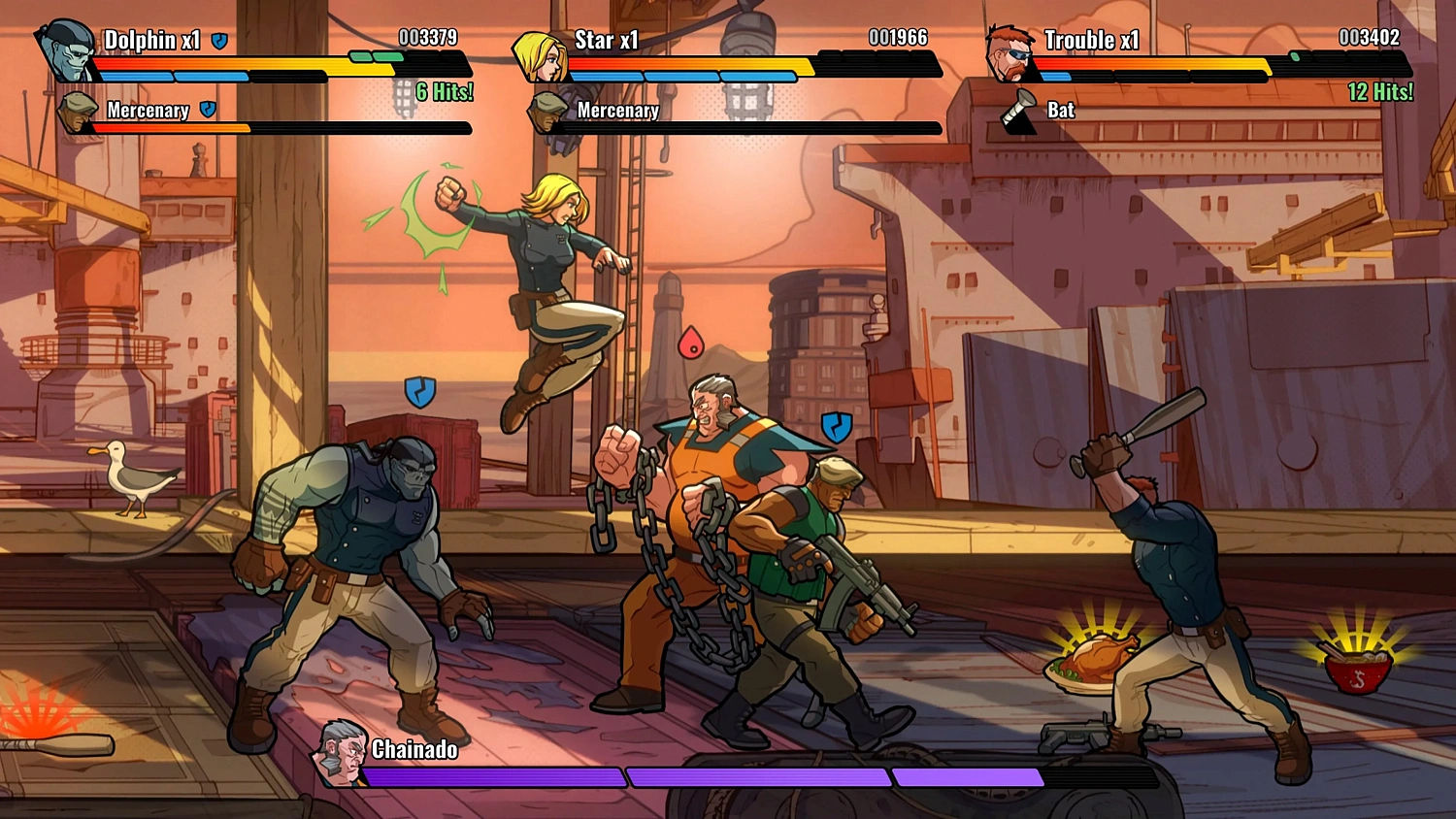1456x819 pixels.
Task: Click Dolphin's score value 003379
Action: [427, 39]
